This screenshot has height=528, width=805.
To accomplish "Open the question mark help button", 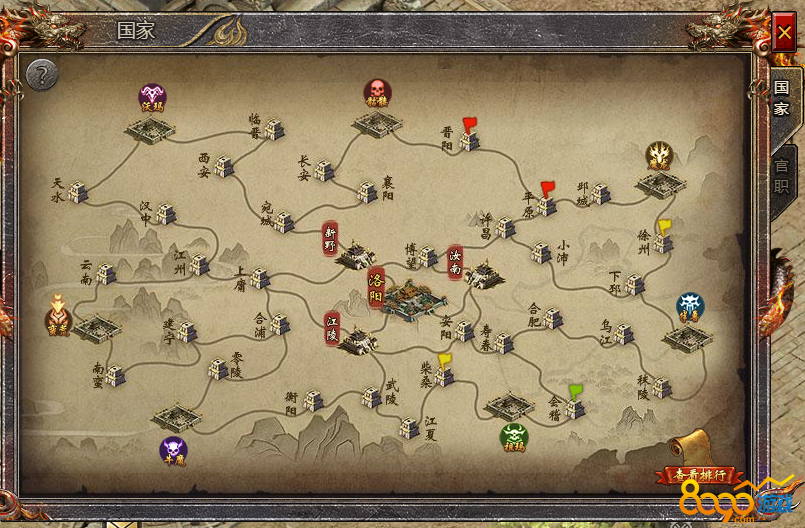I will [x=42, y=73].
